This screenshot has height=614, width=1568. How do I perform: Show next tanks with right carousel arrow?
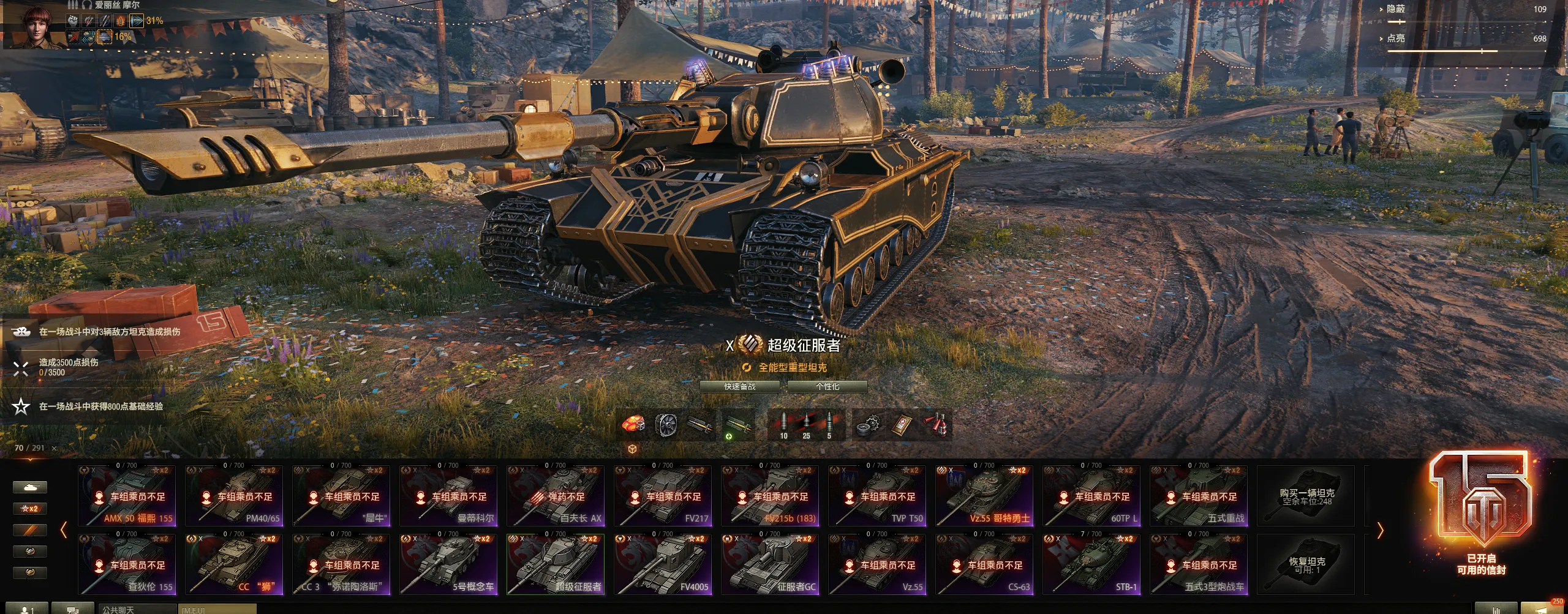tap(1380, 531)
